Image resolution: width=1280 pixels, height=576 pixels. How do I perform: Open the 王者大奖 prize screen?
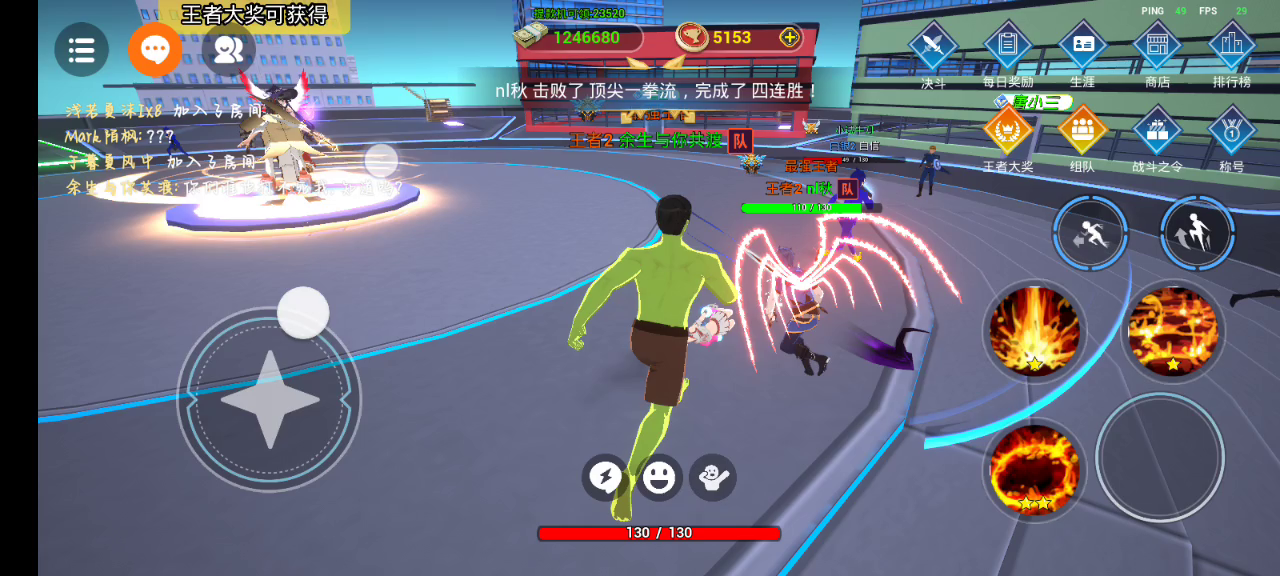click(1008, 130)
